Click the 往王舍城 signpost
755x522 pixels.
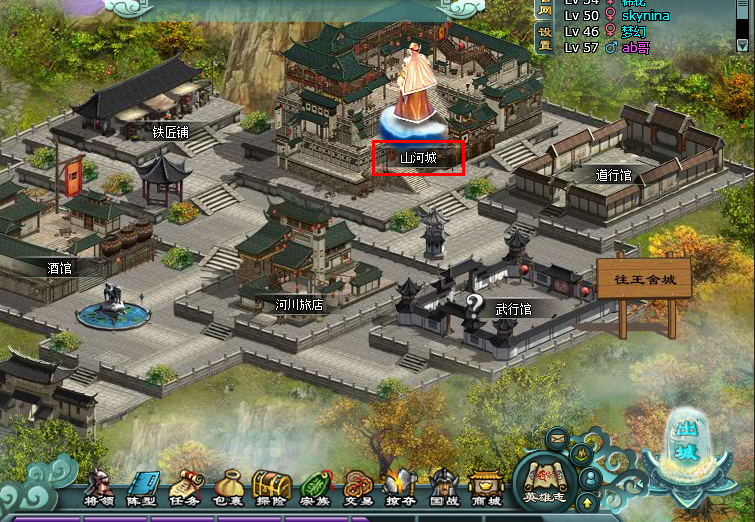pos(643,278)
